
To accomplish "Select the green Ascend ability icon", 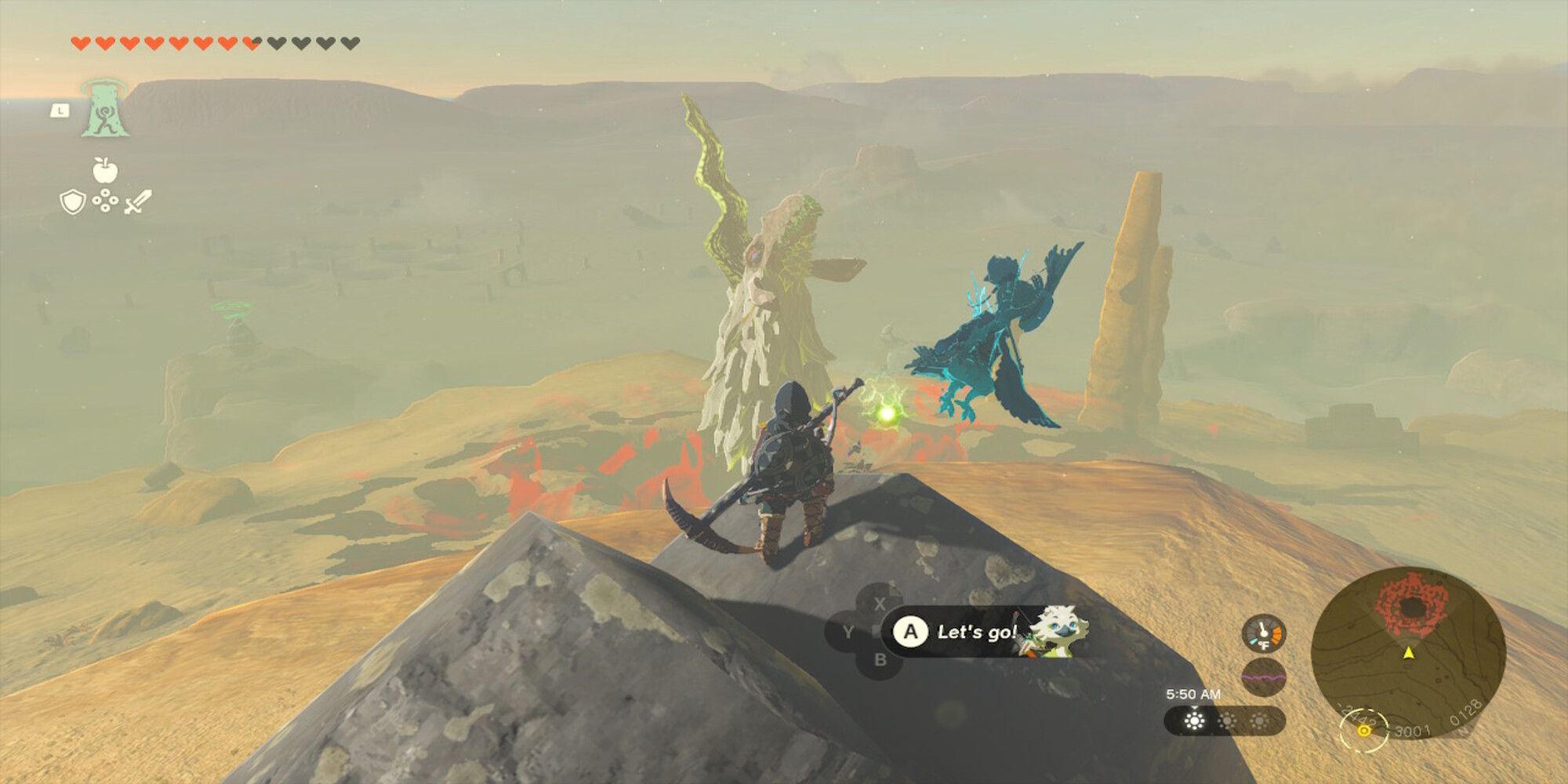I will tap(104, 109).
